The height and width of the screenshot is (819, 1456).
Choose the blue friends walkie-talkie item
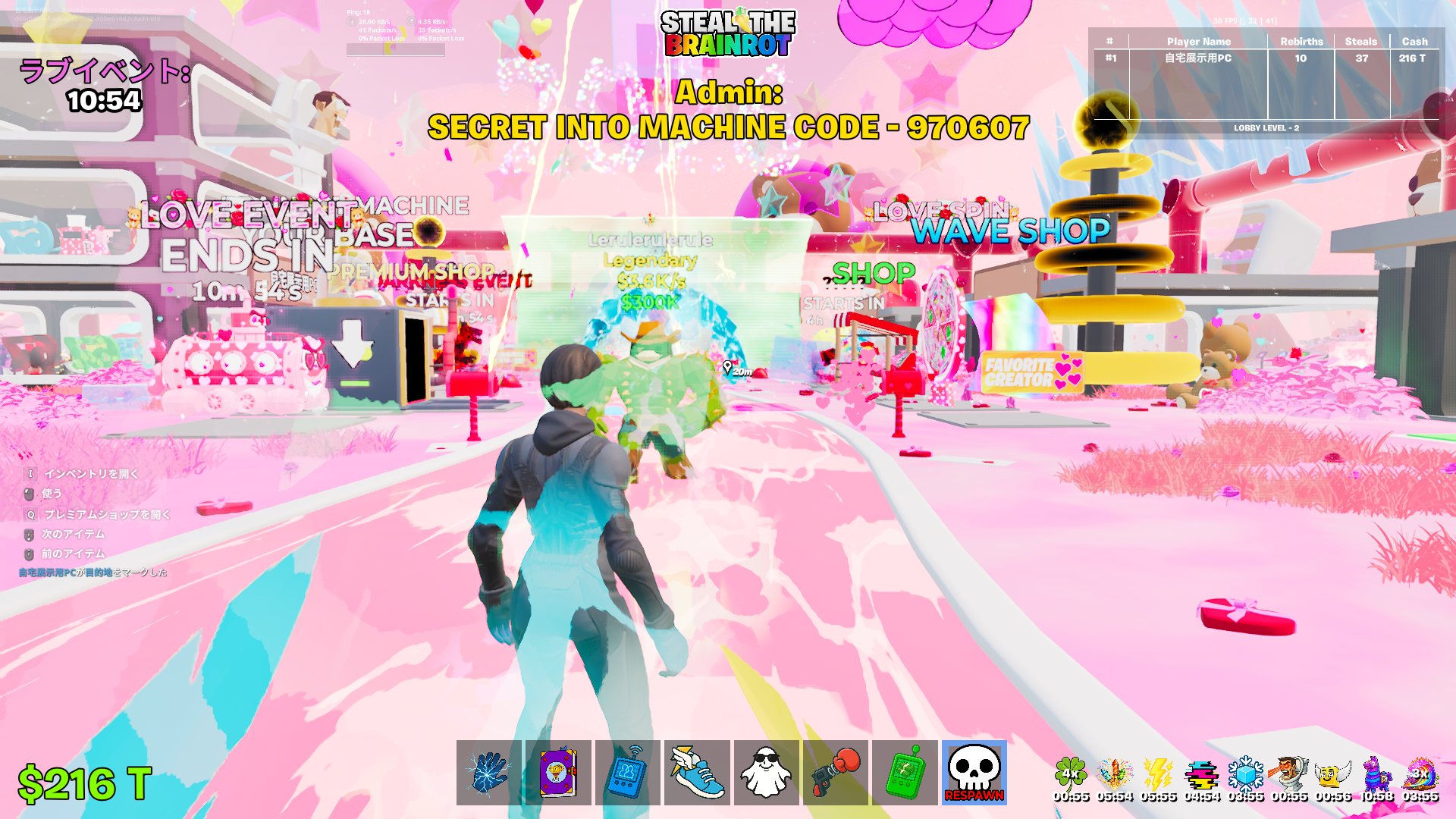628,773
